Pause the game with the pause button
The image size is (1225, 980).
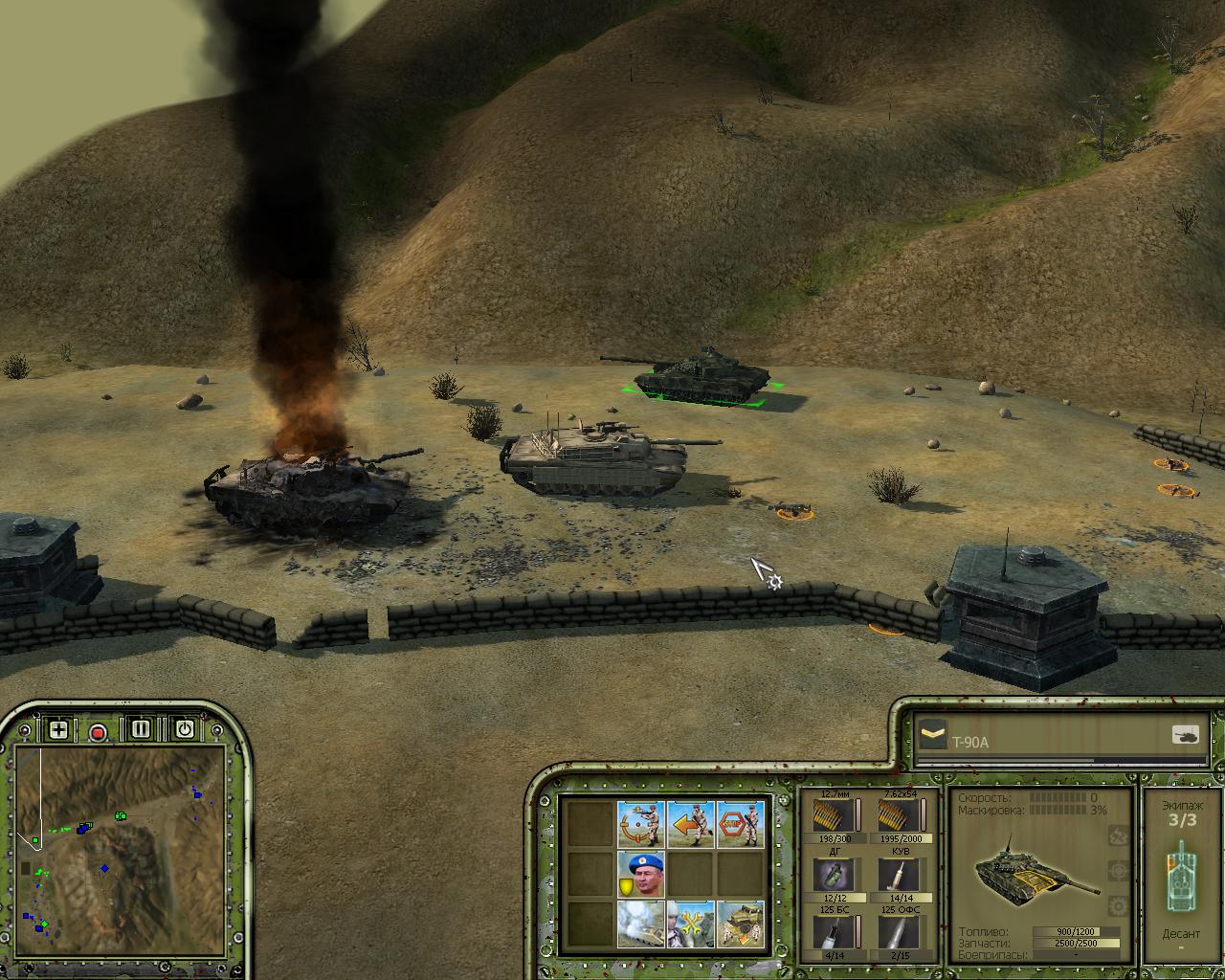click(141, 729)
